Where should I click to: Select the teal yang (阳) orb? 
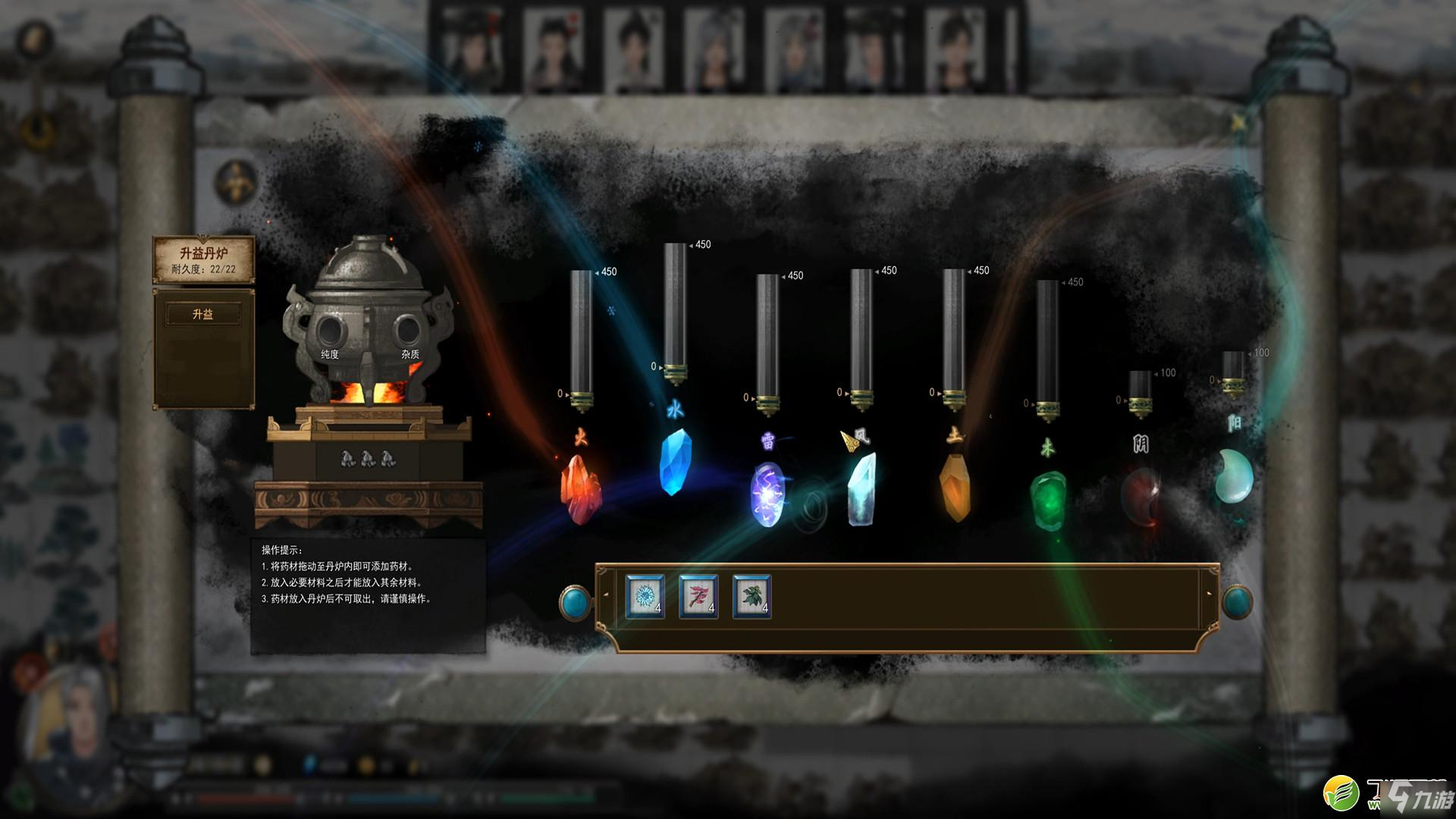point(1234,476)
